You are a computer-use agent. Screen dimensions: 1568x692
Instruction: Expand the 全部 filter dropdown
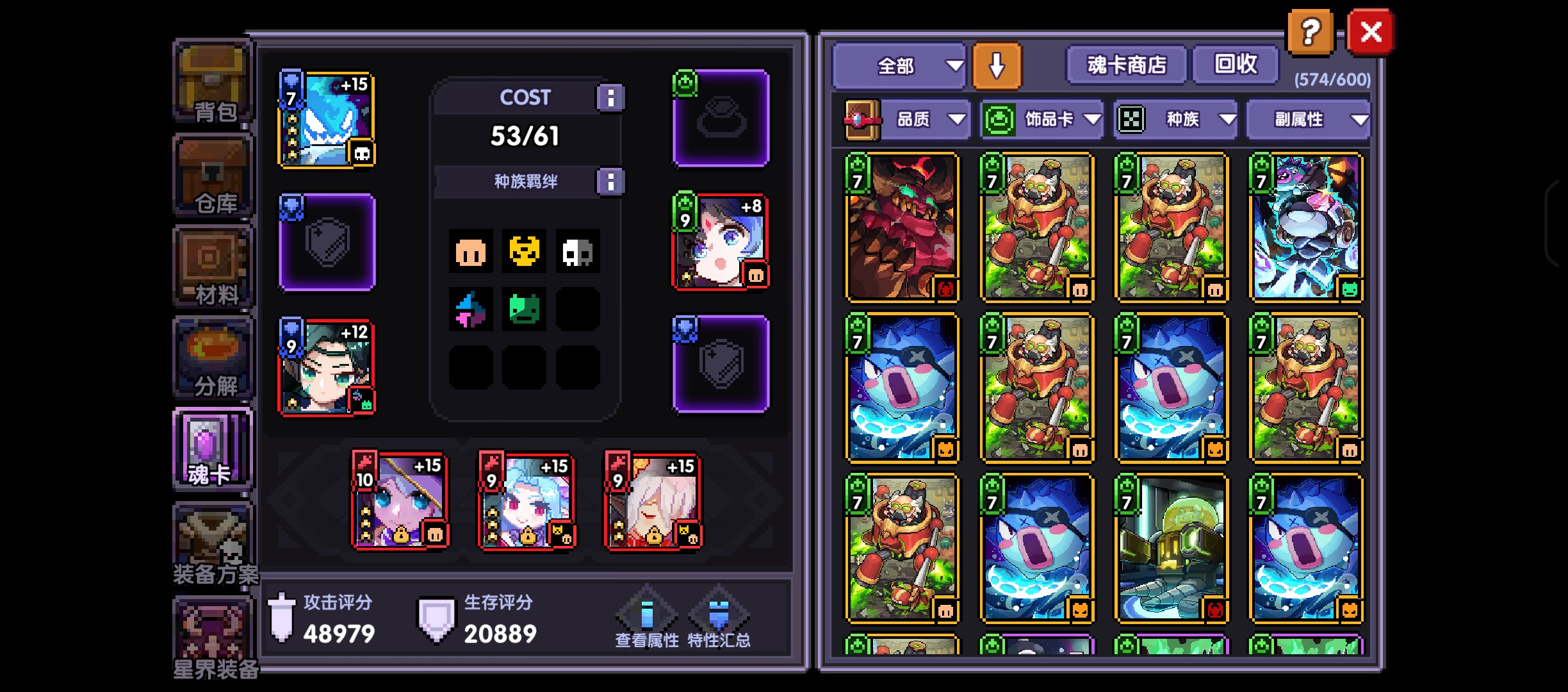pos(899,66)
